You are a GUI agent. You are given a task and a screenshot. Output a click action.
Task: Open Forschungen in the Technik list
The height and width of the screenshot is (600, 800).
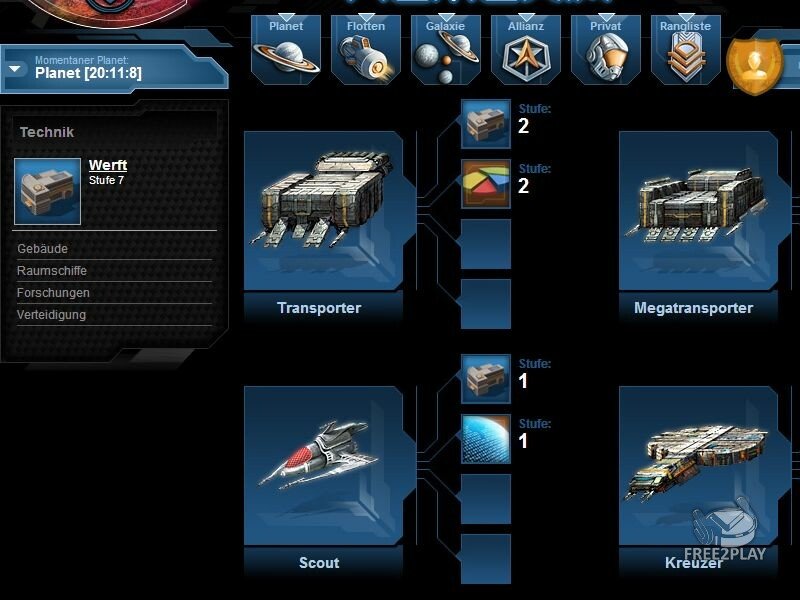54,293
